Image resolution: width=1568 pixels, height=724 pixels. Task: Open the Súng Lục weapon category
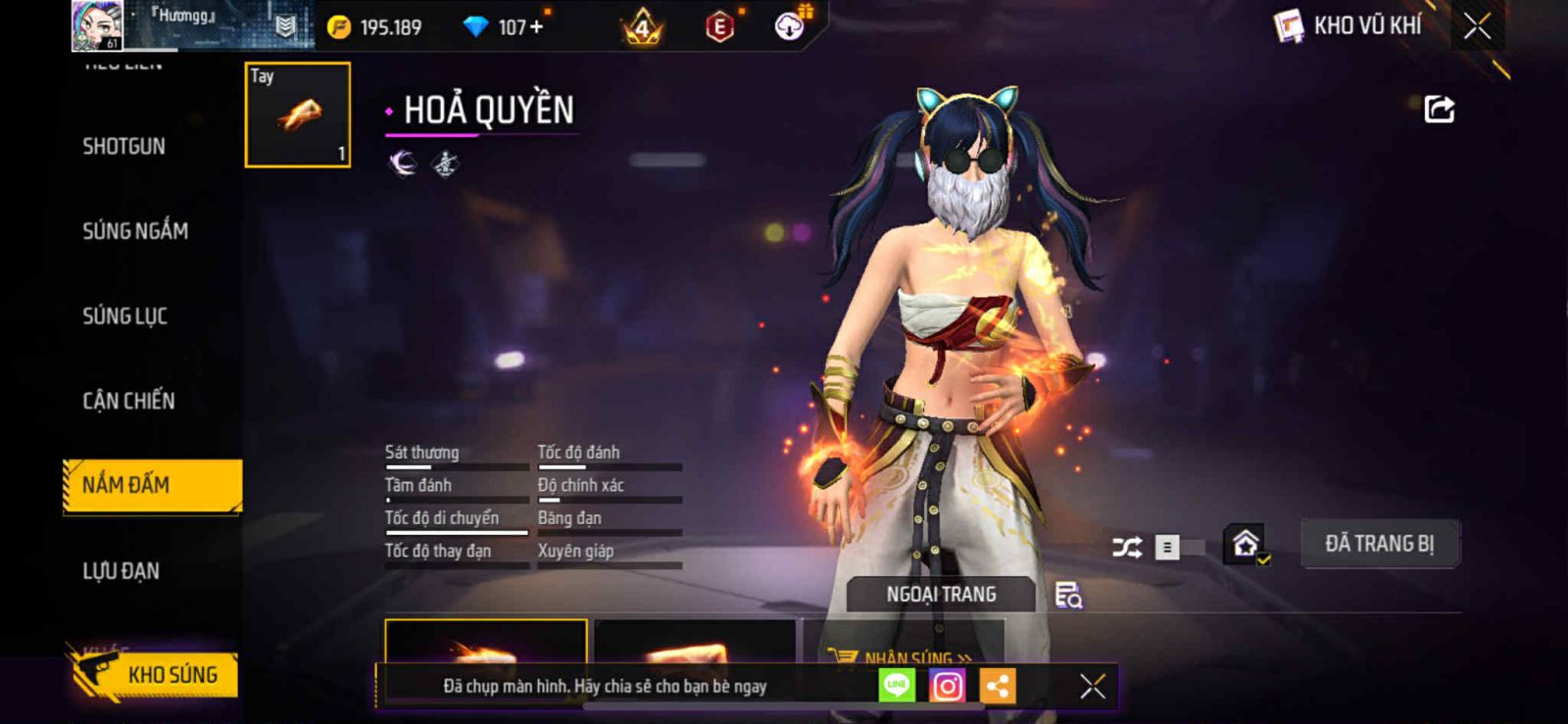[124, 316]
